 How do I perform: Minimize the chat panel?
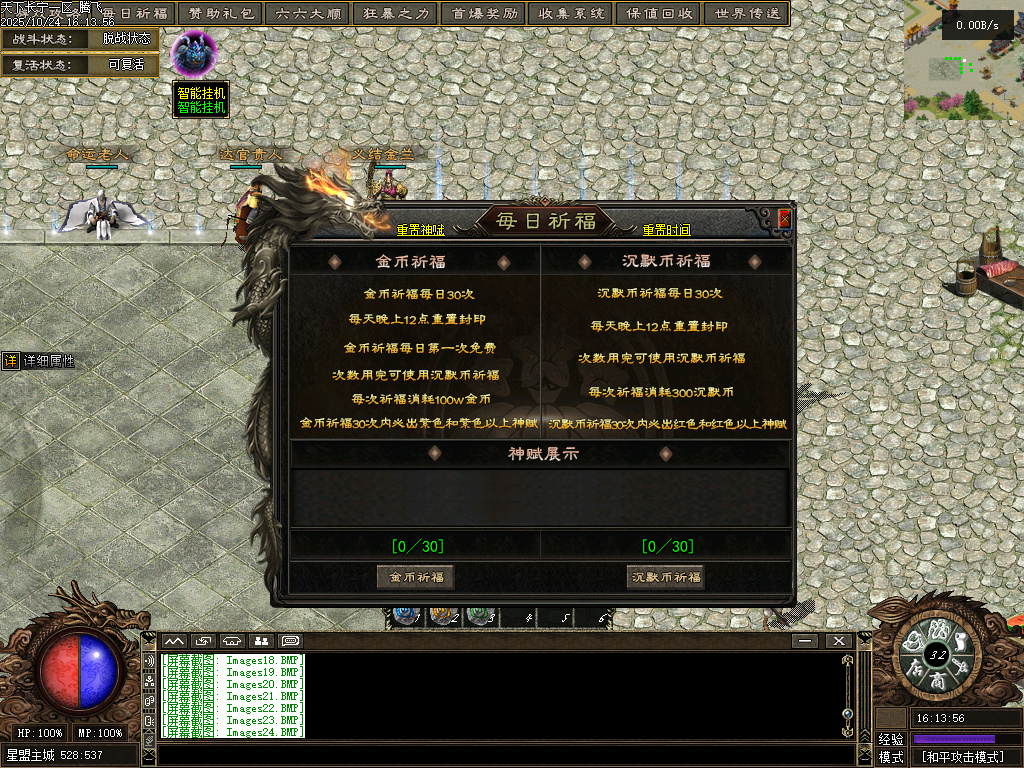click(x=805, y=640)
